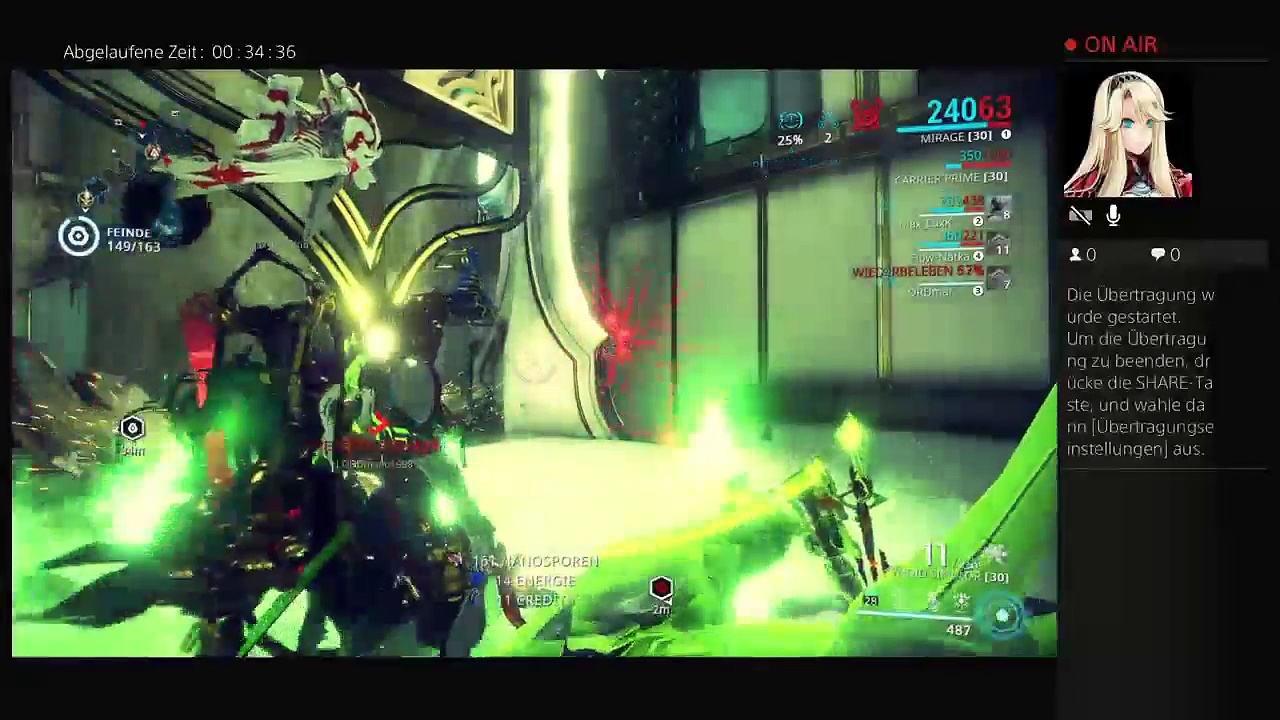Click the hexagonal waypoint marker on left side
Image resolution: width=1280 pixels, height=720 pixels.
(x=132, y=429)
